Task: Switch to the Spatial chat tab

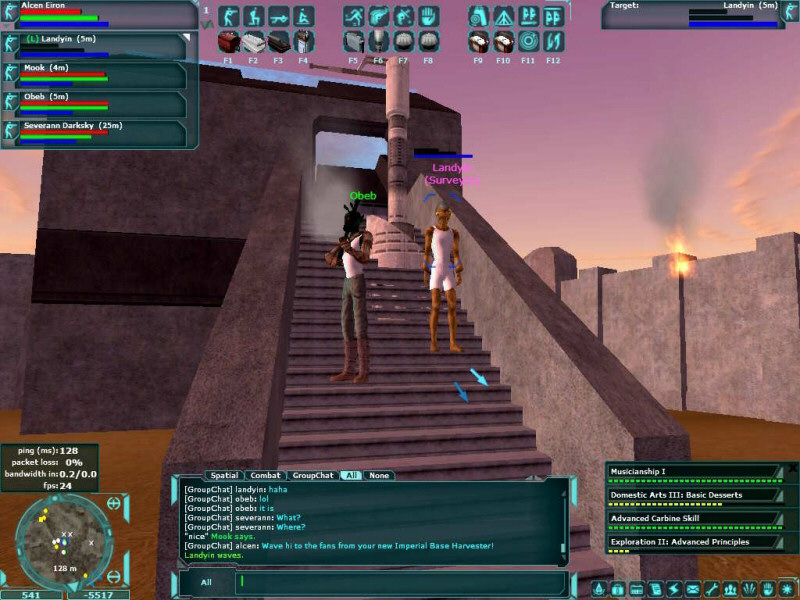Action: pyautogui.click(x=224, y=475)
